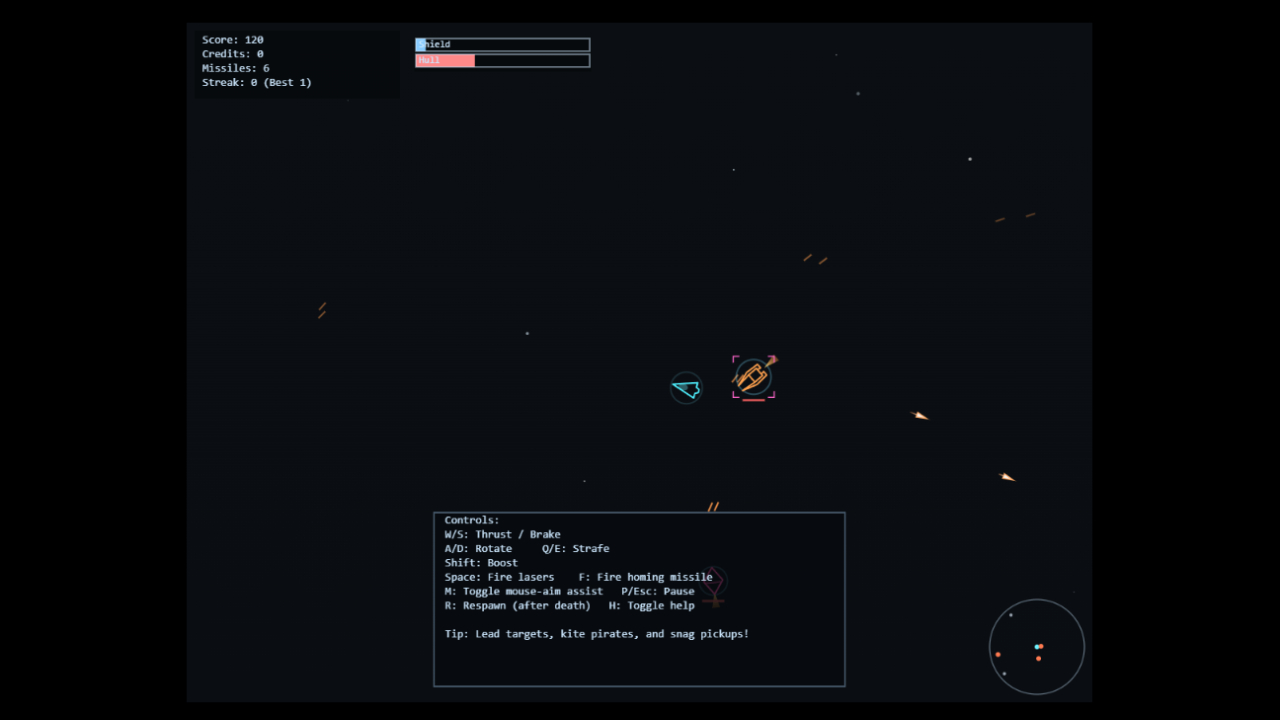Toggle mouse-aim assist via the M control line
This screenshot has height=720, width=1280.
(524, 591)
